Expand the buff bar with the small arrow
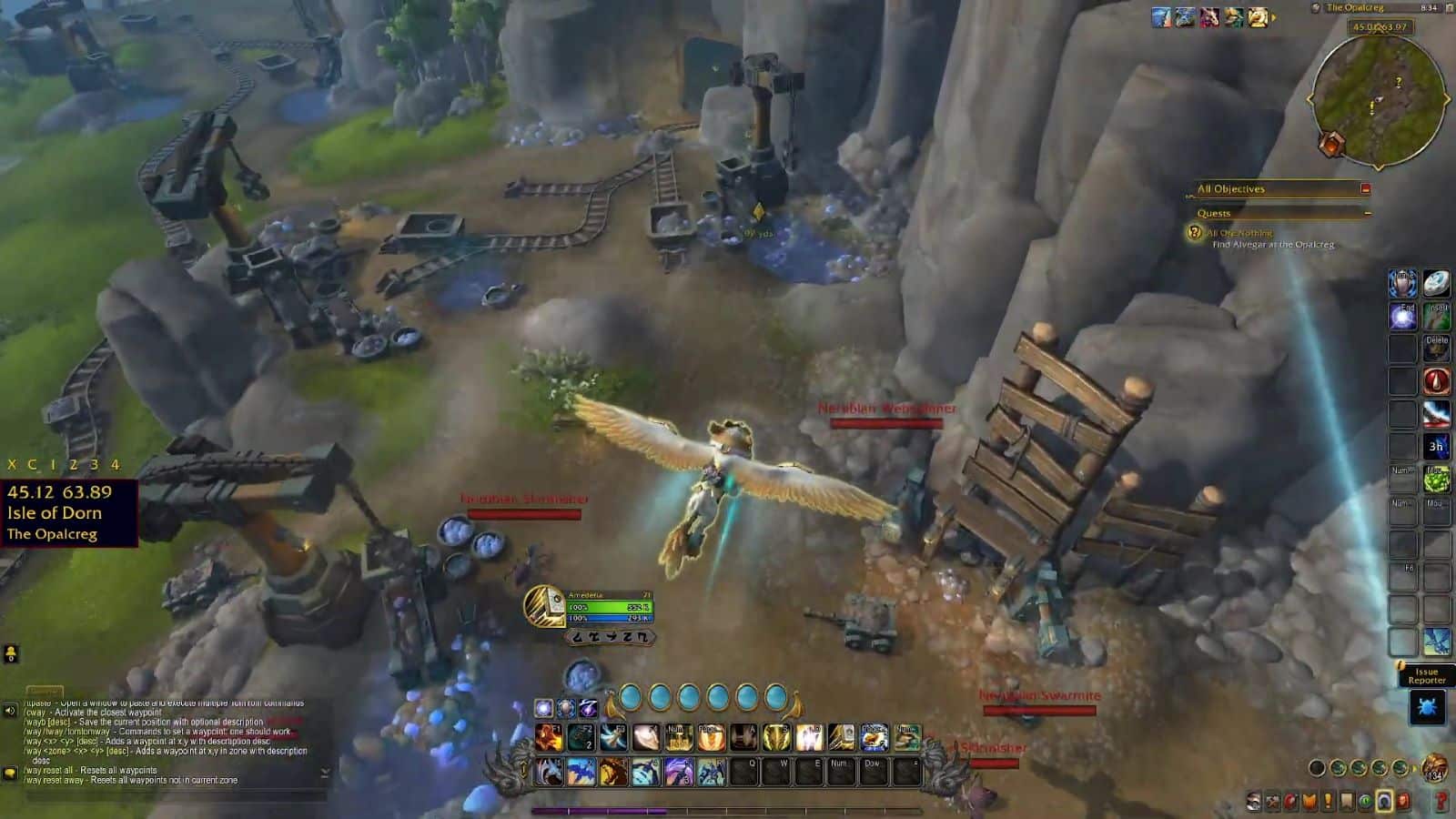Viewport: 1456px width, 819px height. (1274, 18)
